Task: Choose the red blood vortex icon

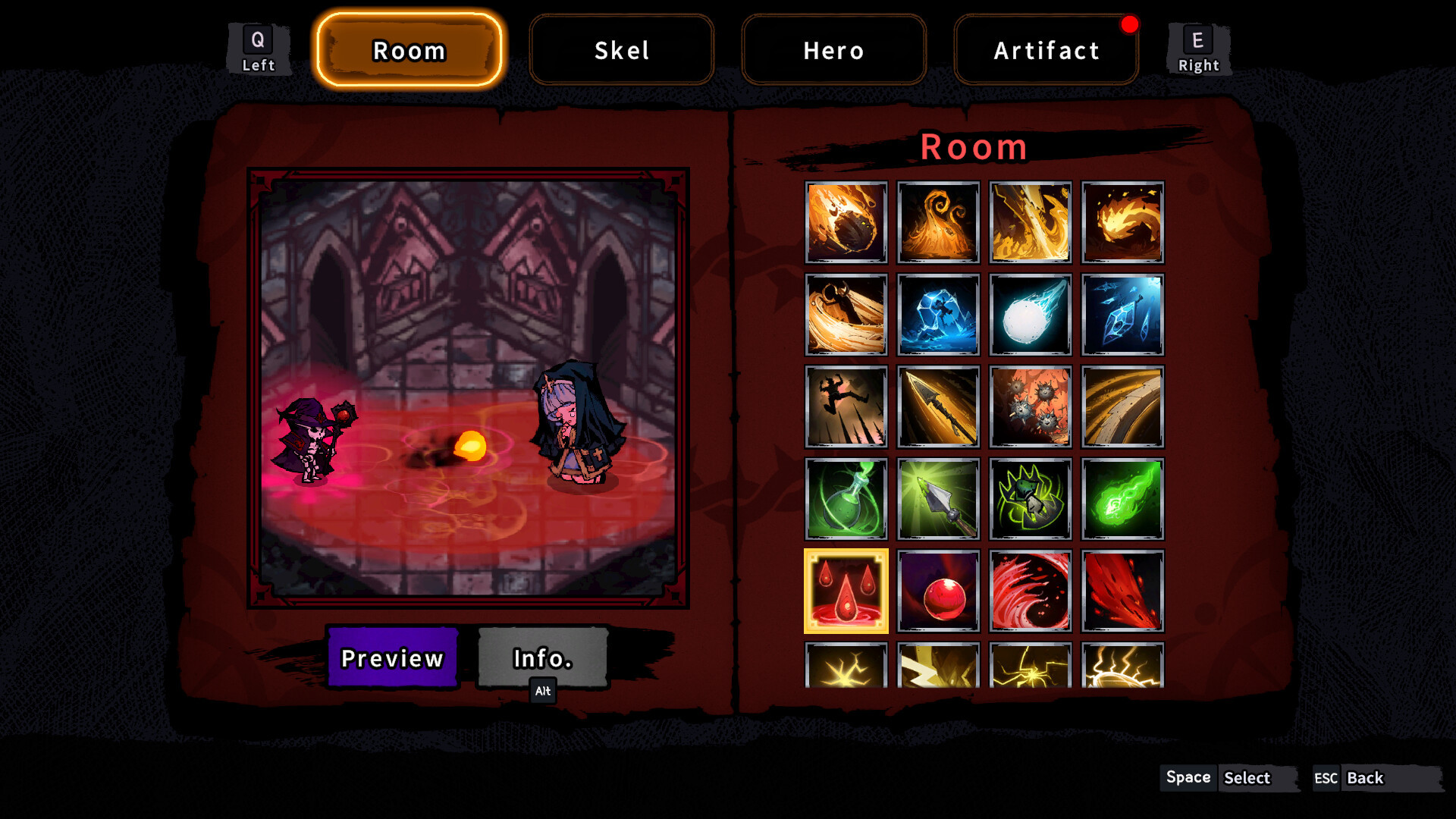Action: [x=1030, y=591]
